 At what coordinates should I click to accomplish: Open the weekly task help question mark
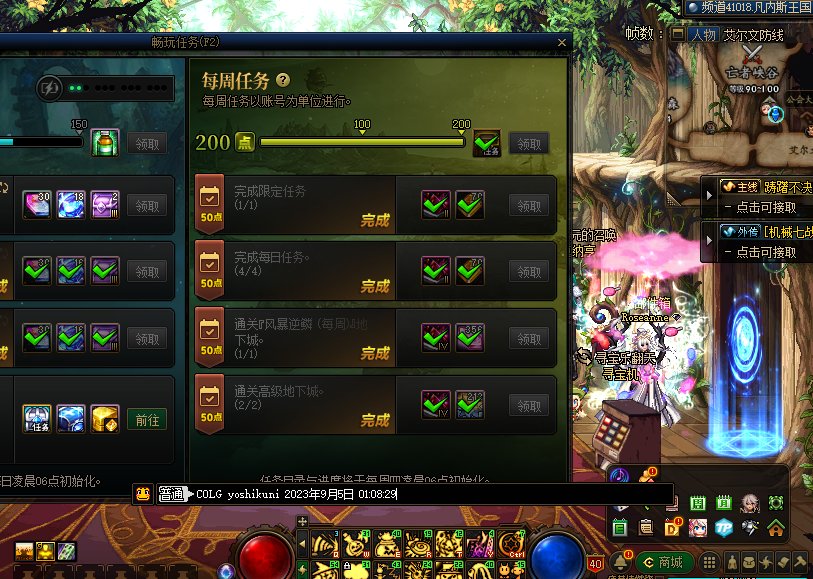pos(284,80)
